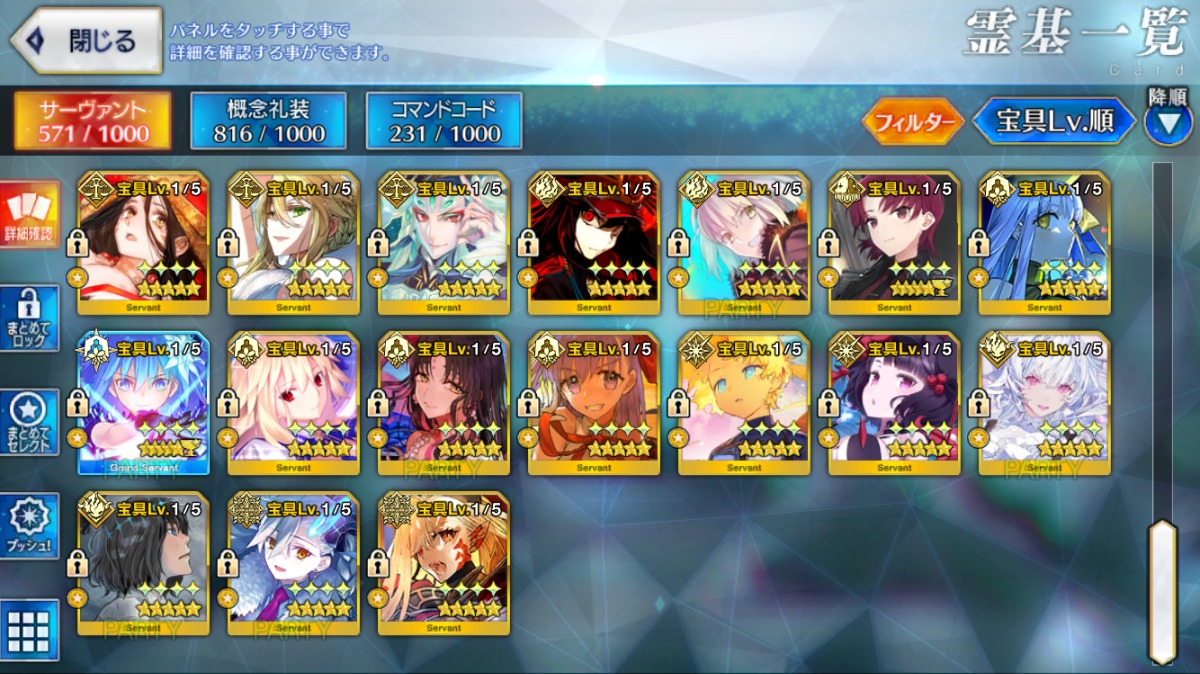1200x674 pixels.
Task: Switch to the サーヴァント tab
Action: 92,121
